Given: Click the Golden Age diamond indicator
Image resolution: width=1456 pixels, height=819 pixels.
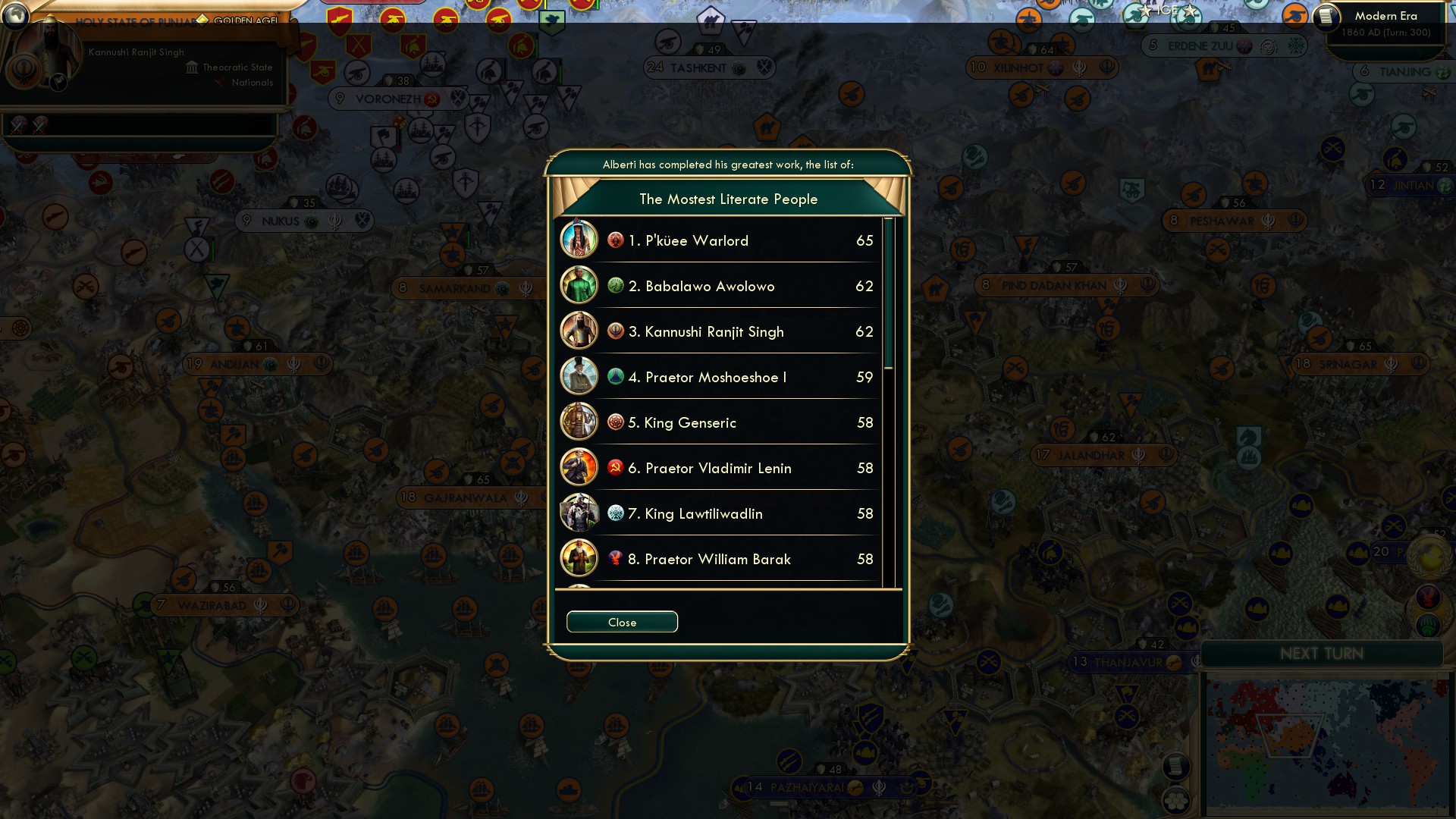Looking at the screenshot, I should (202, 20).
